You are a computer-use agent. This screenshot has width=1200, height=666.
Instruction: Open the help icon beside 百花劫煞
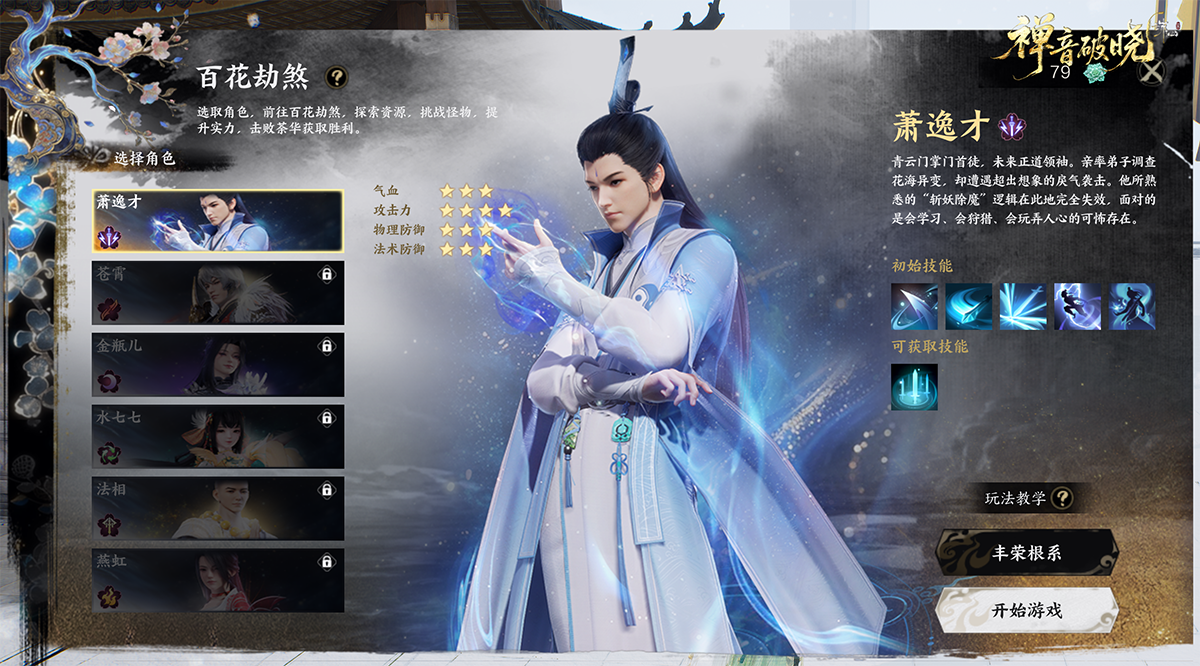337,76
